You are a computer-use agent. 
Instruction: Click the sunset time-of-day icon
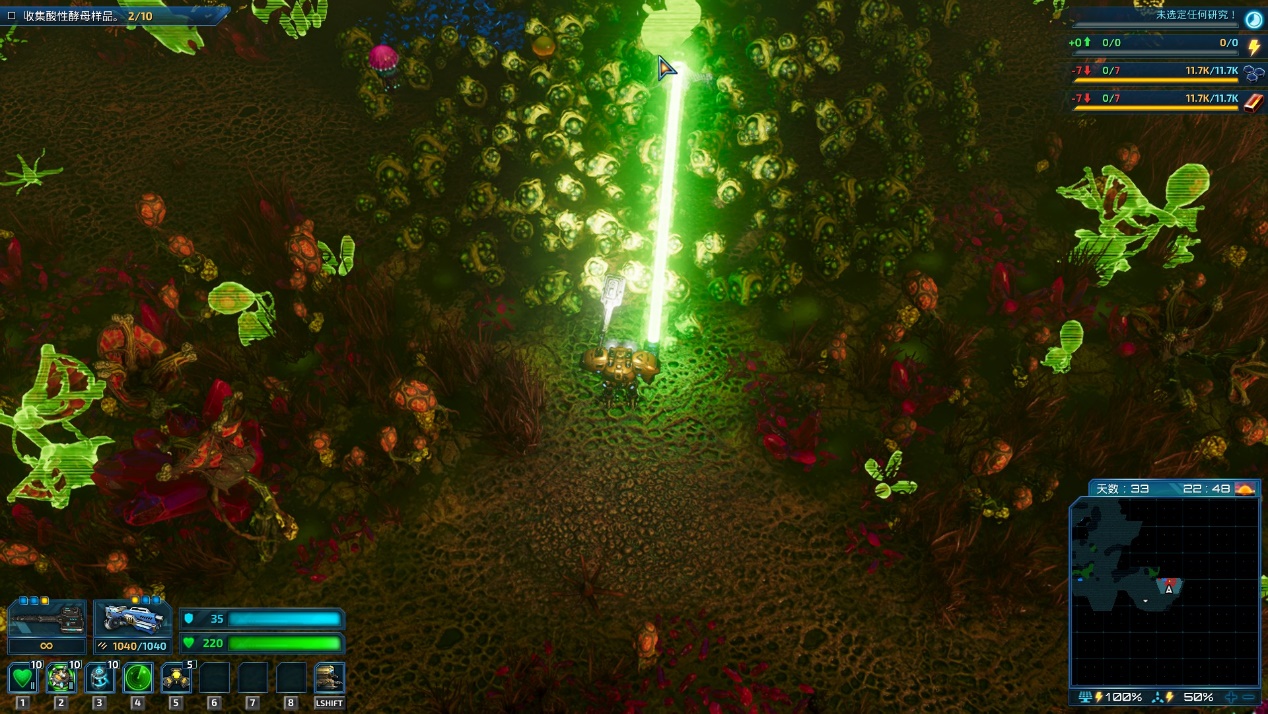pyautogui.click(x=1245, y=488)
